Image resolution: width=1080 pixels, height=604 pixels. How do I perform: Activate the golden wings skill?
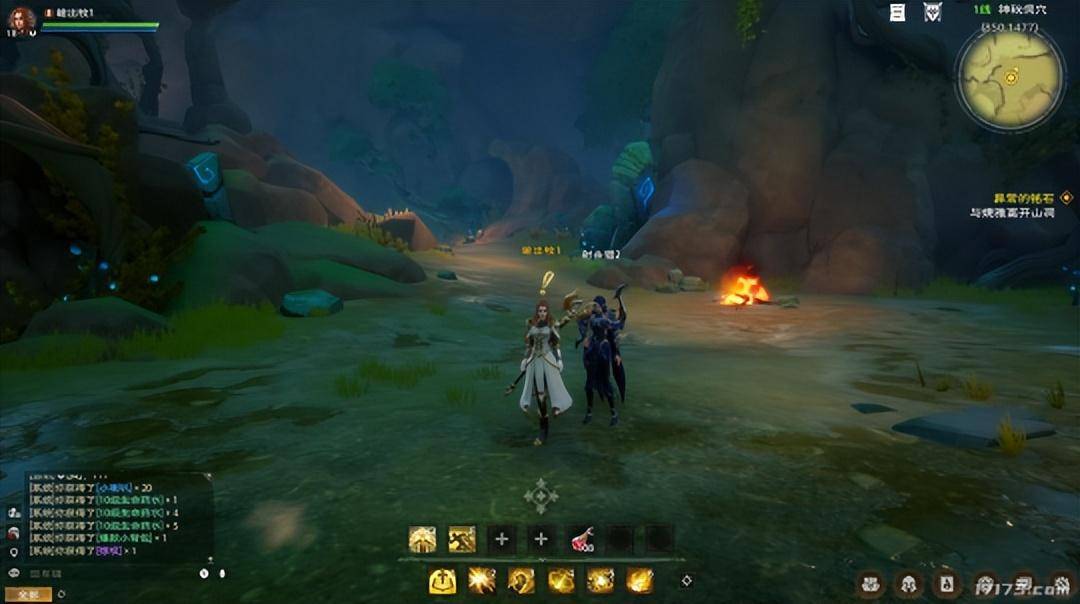(x=422, y=540)
